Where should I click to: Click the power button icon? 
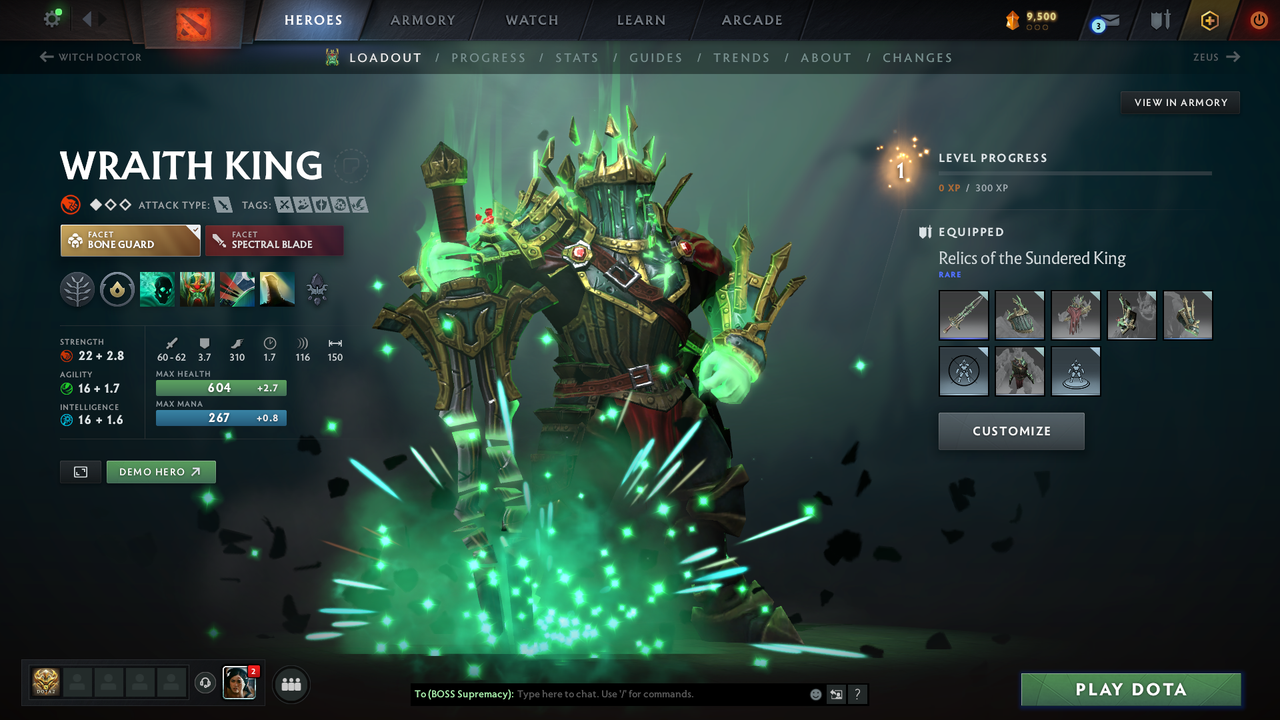tap(1258, 21)
